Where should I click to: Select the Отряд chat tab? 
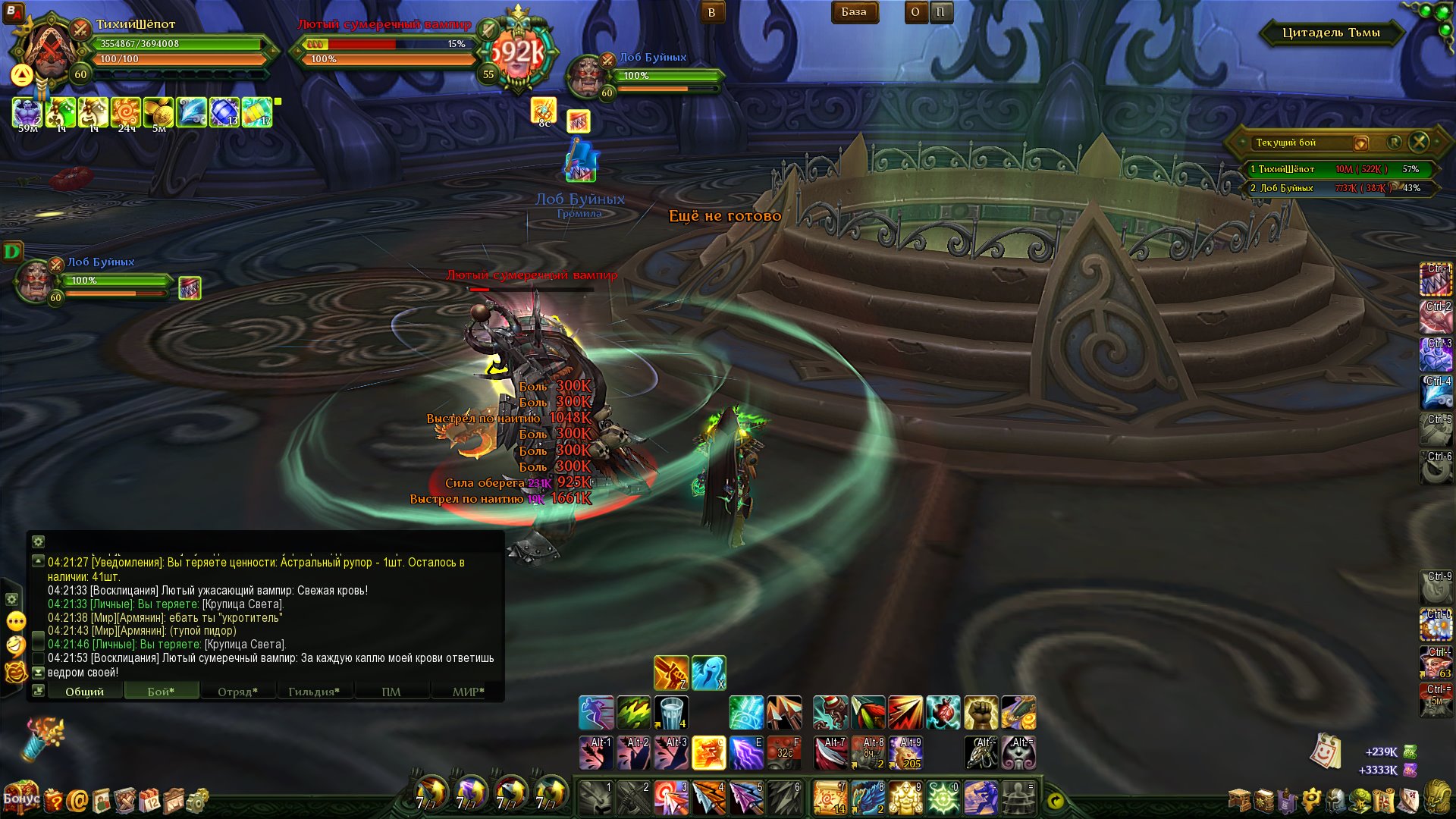pyautogui.click(x=237, y=692)
